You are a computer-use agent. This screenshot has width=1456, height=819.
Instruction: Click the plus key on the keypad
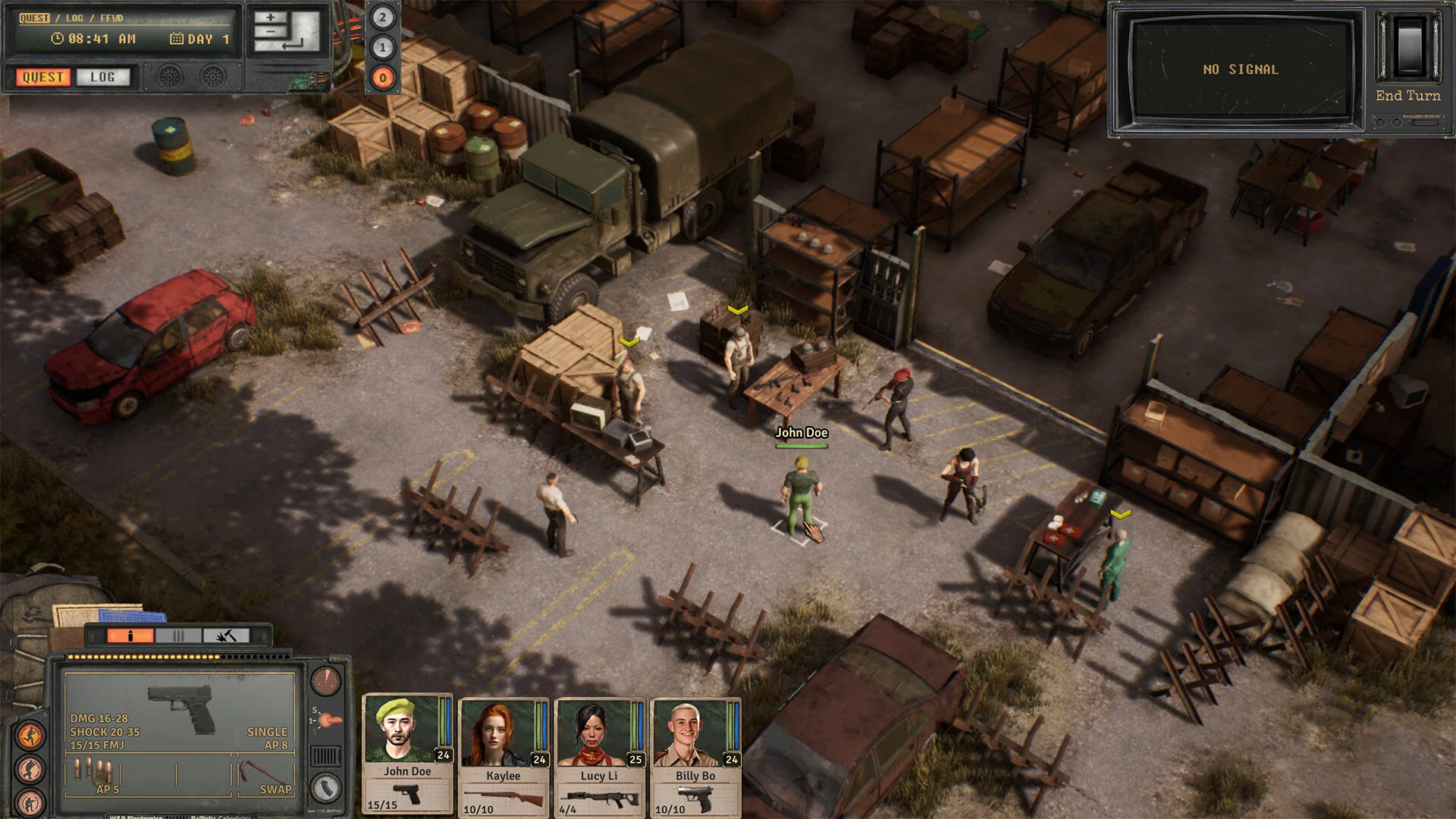[x=271, y=17]
